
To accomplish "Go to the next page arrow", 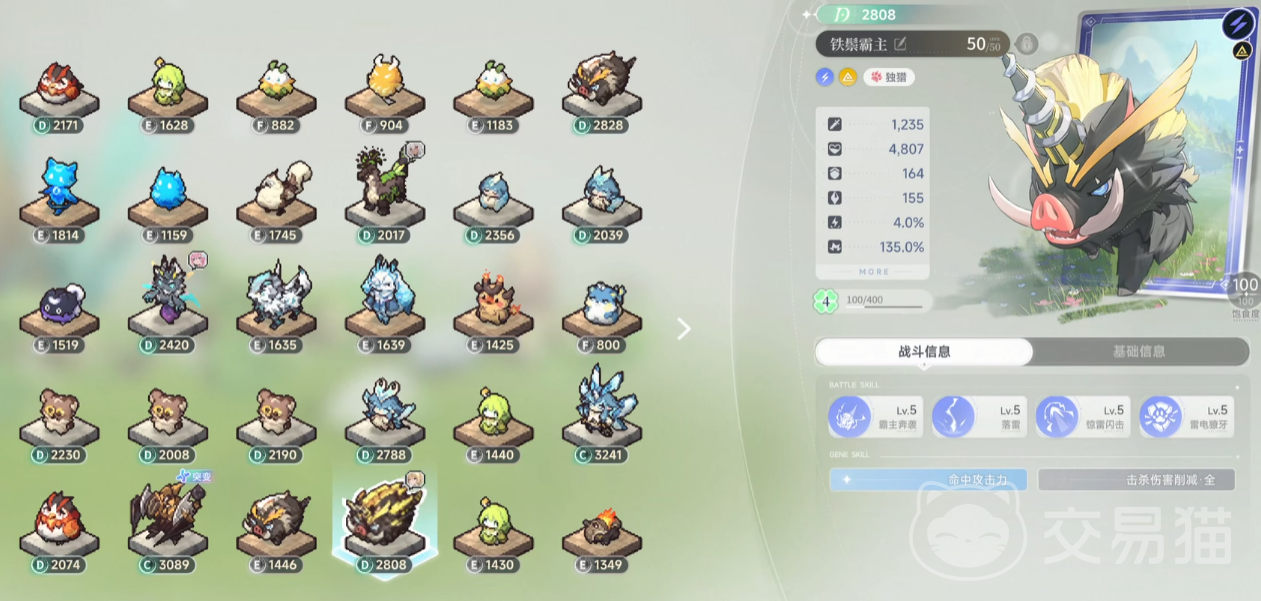I will [684, 329].
